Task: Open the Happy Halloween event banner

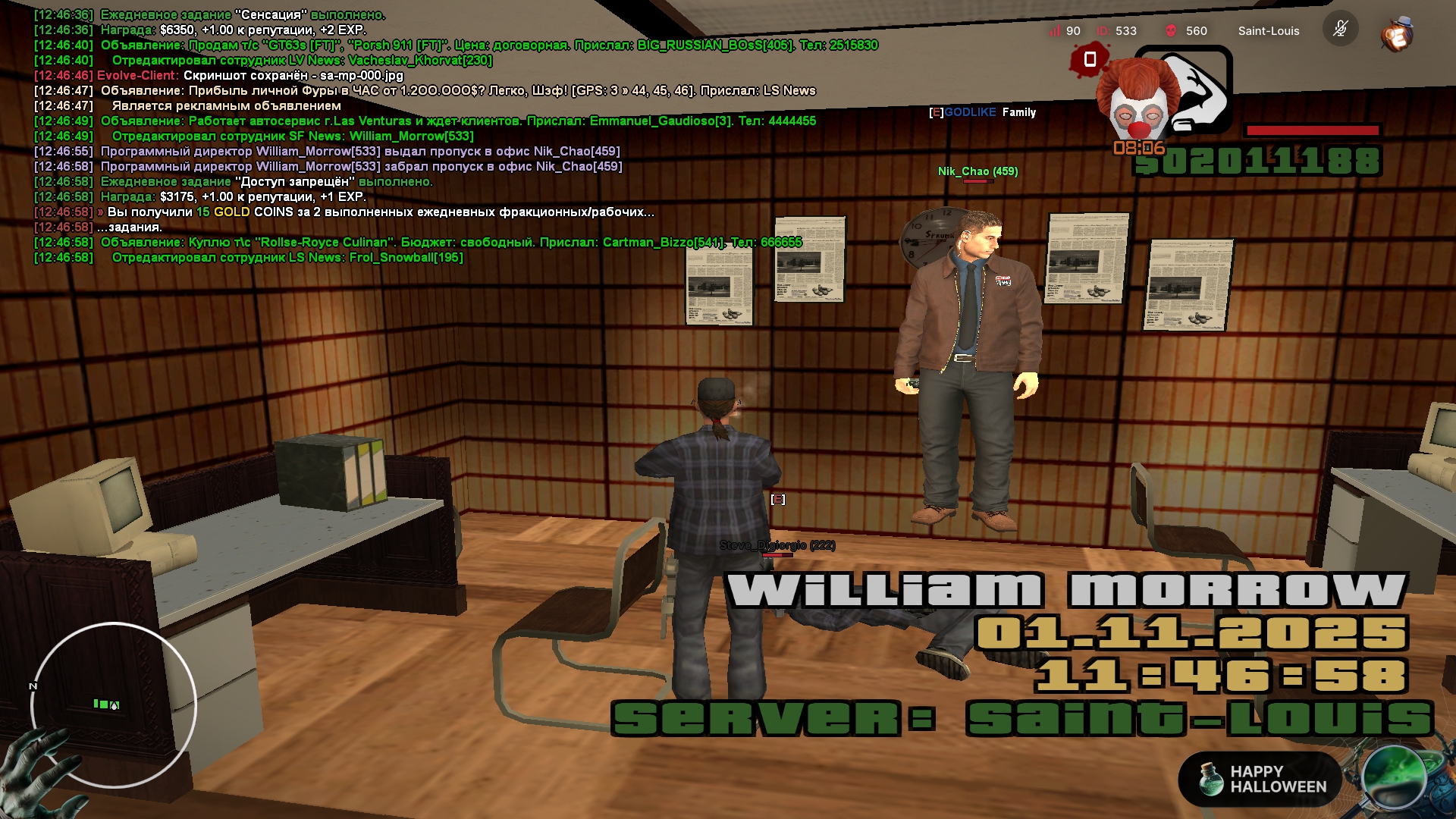Action: (1260, 779)
